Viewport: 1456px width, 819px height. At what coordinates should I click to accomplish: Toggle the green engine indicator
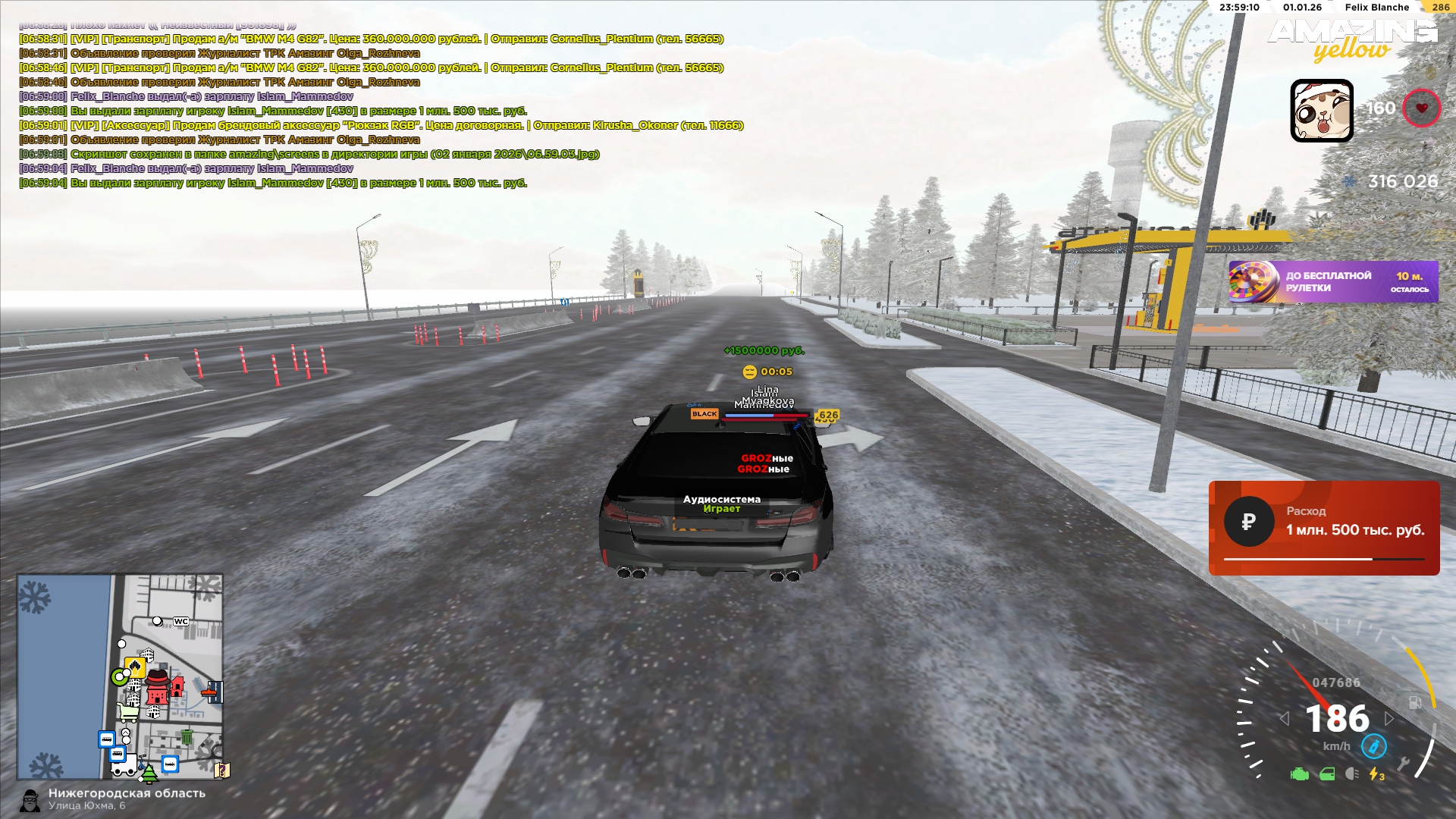click(x=1300, y=774)
